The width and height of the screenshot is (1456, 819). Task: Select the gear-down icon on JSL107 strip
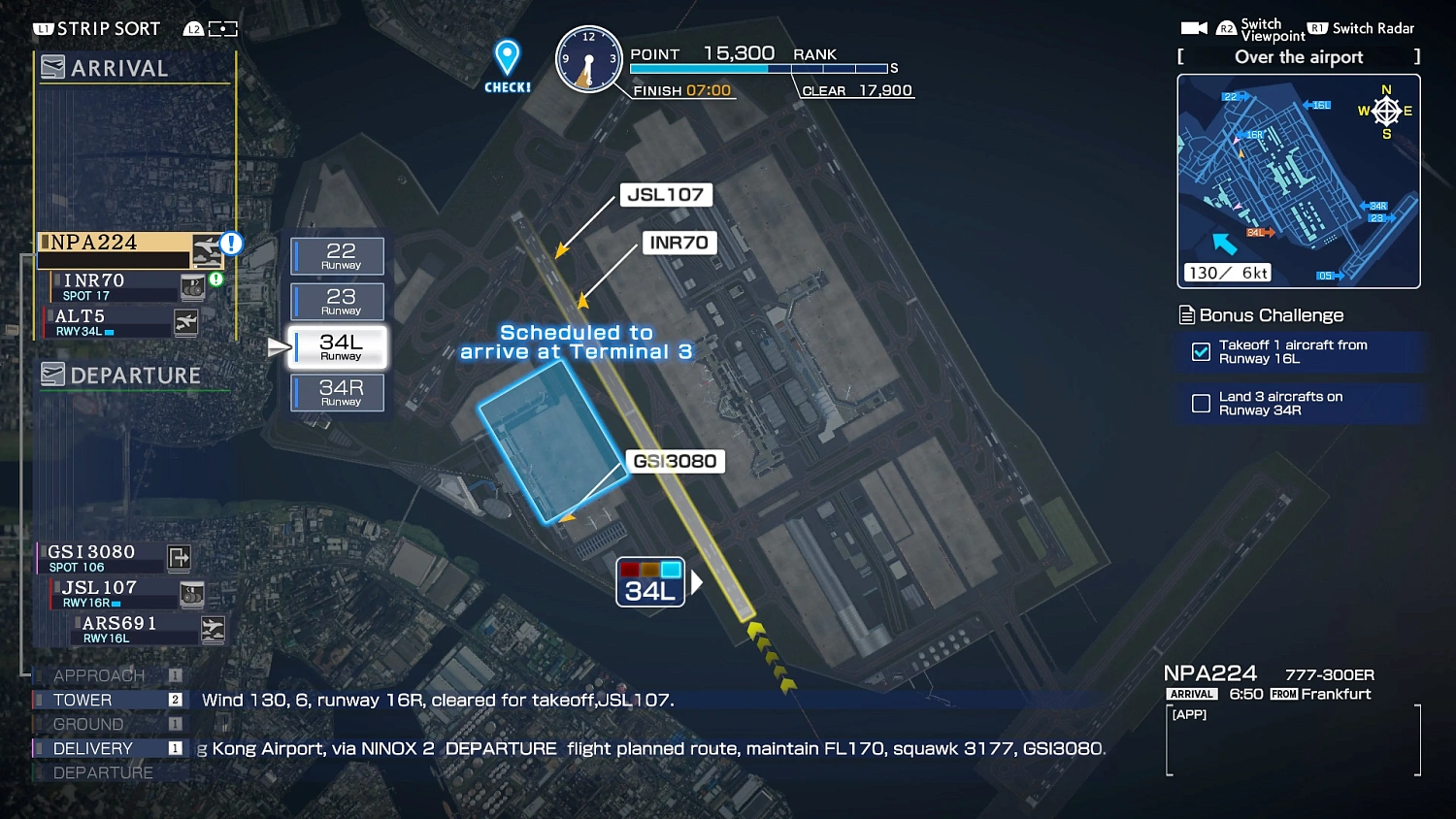191,593
